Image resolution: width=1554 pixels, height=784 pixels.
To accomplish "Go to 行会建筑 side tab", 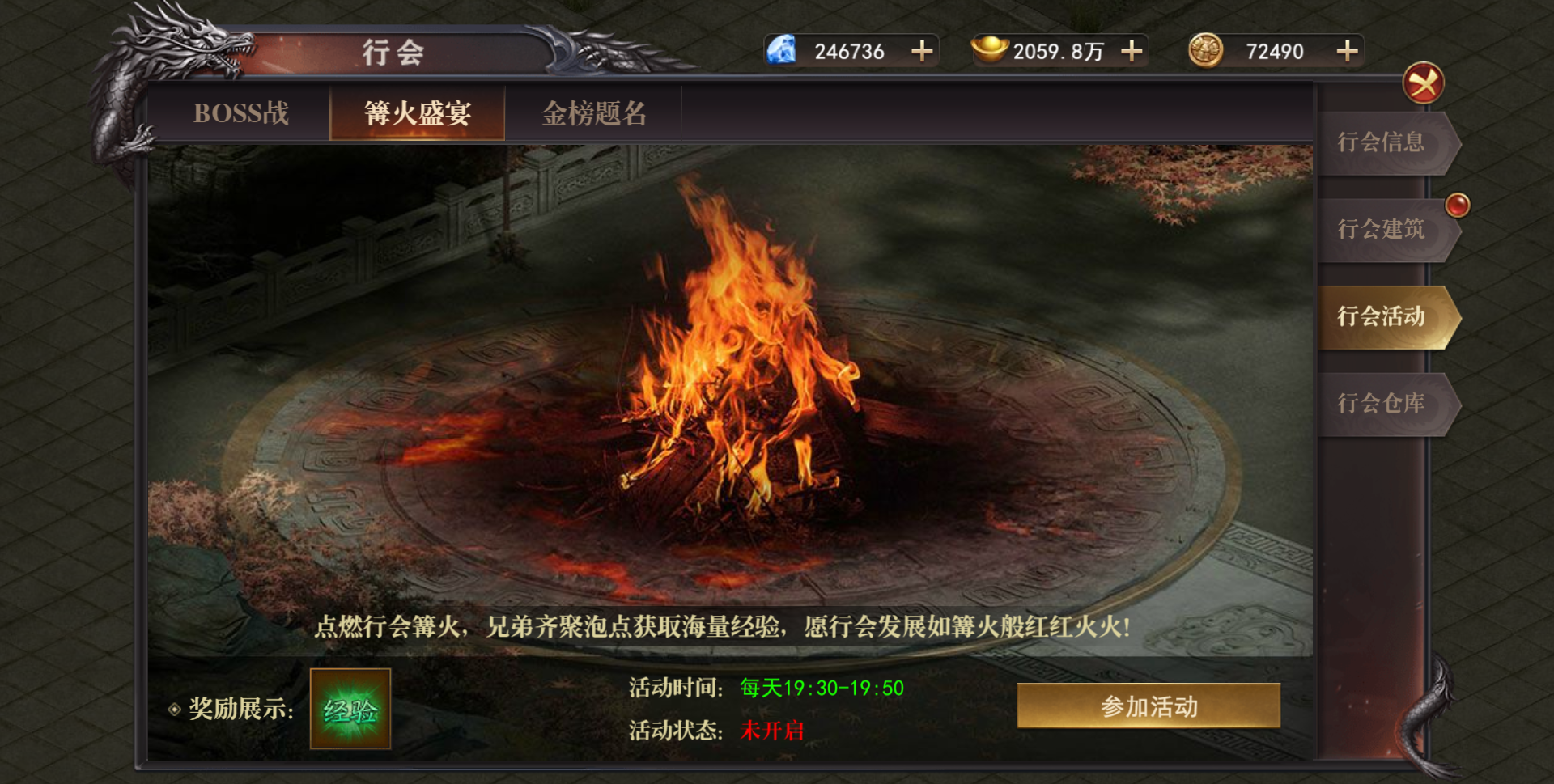I will (1382, 230).
